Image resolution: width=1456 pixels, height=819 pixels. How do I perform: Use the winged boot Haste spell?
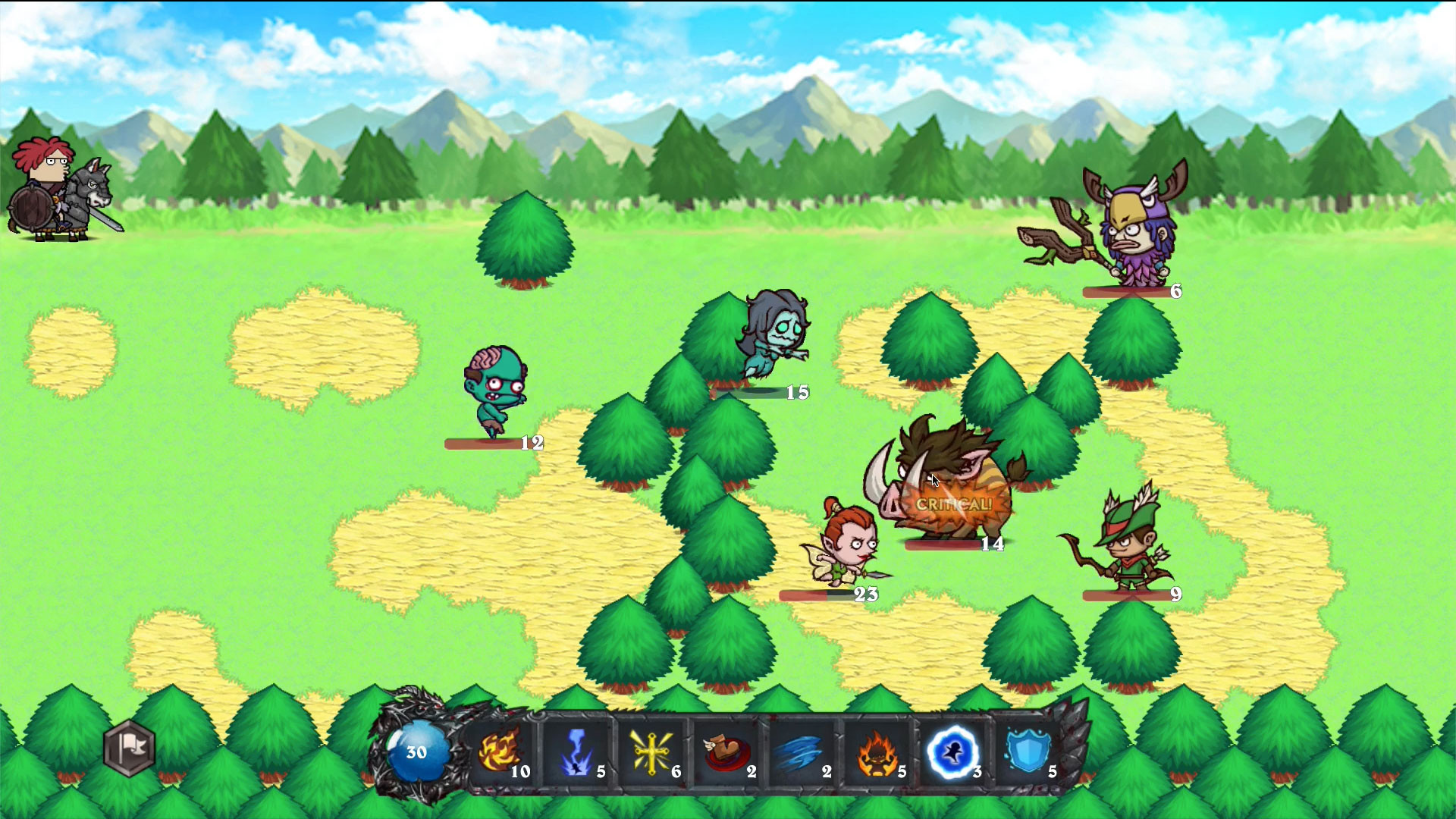(x=726, y=751)
